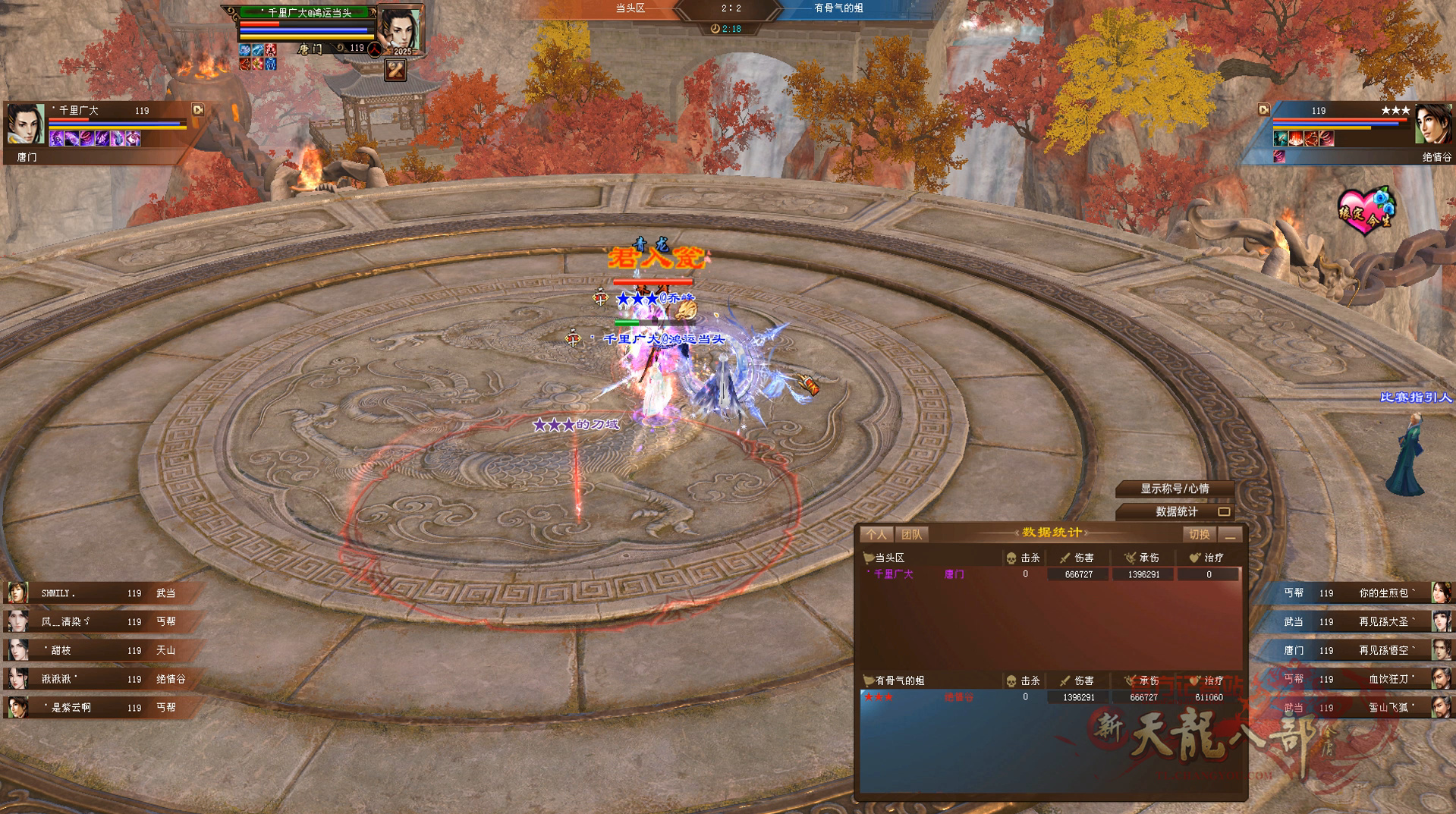Minimize the 数据统计 panel

coord(1231,536)
